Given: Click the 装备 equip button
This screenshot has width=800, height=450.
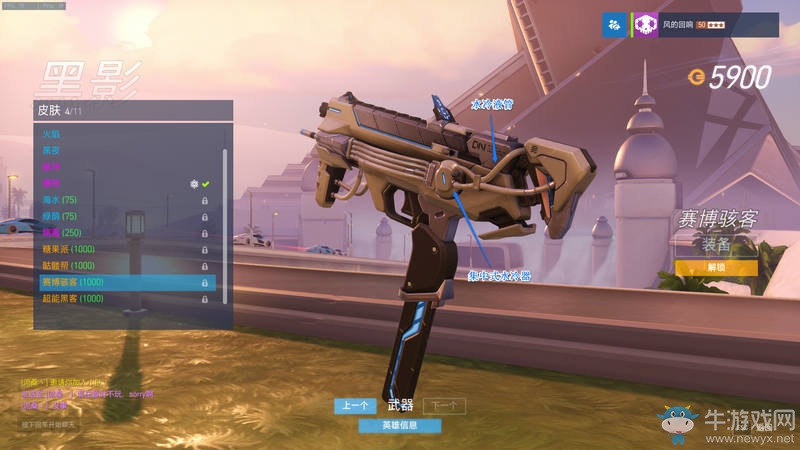Looking at the screenshot, I should point(715,242).
